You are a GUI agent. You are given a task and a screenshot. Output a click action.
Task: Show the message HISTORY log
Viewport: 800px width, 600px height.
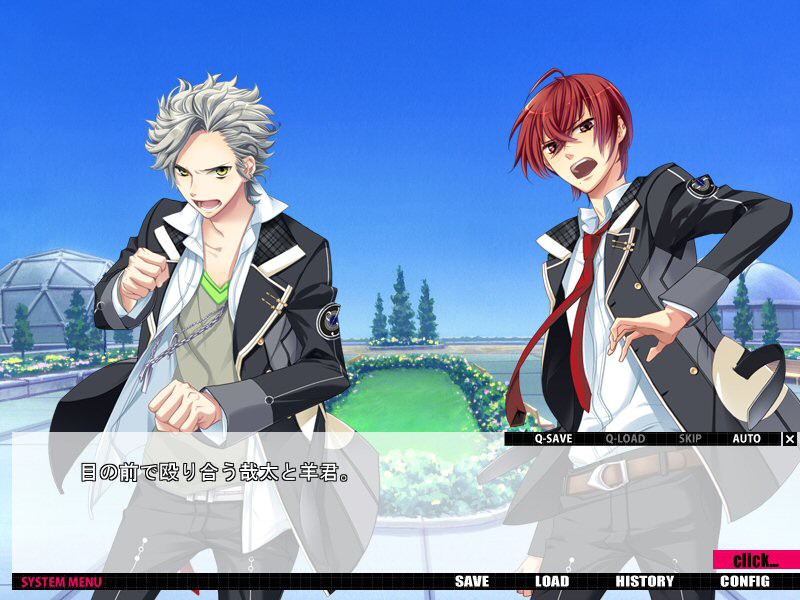point(645,581)
